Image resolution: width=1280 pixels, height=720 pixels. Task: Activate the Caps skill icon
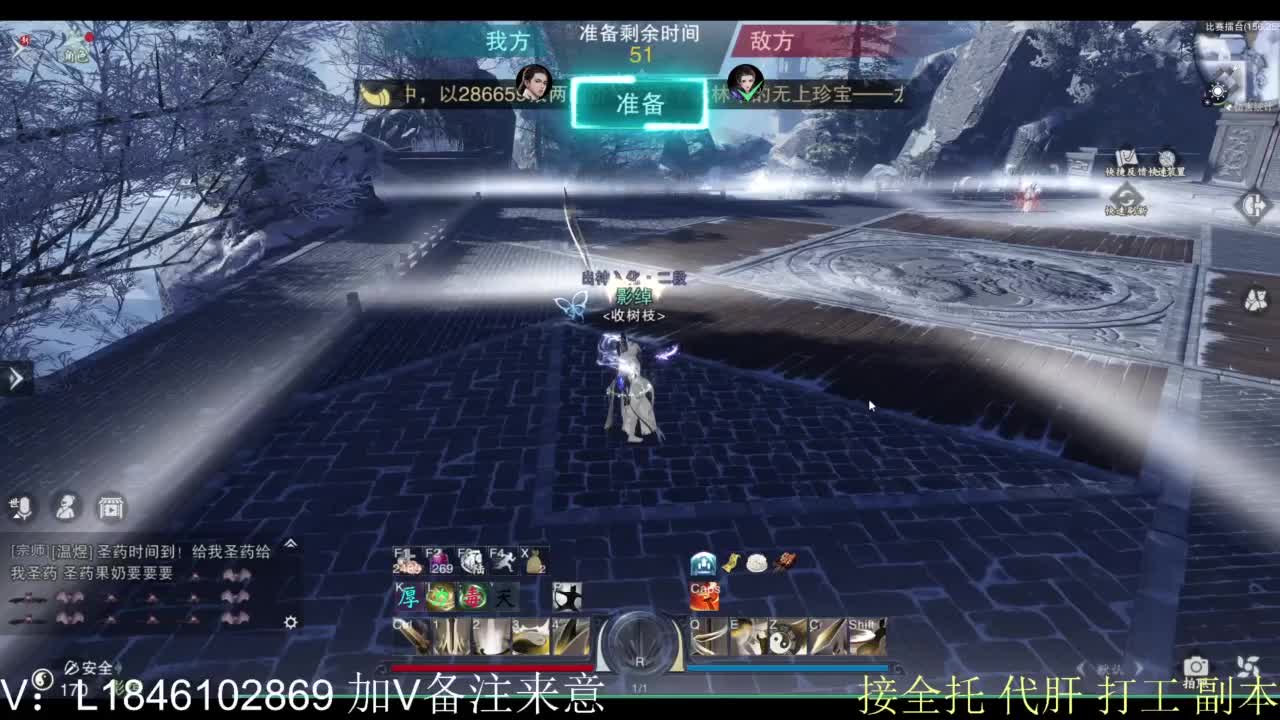705,597
